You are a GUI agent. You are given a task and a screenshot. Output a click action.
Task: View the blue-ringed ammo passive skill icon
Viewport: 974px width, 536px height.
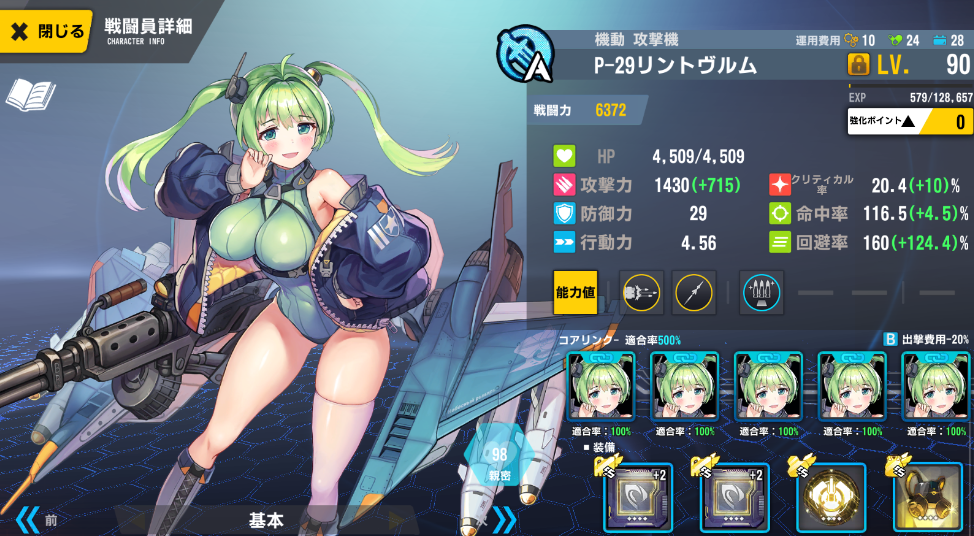[x=761, y=291]
